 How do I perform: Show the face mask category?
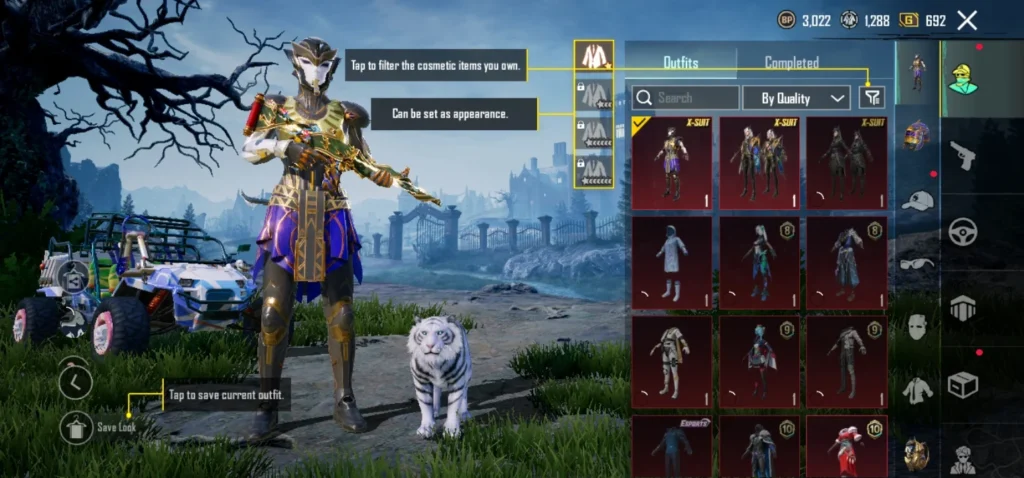pos(917,327)
